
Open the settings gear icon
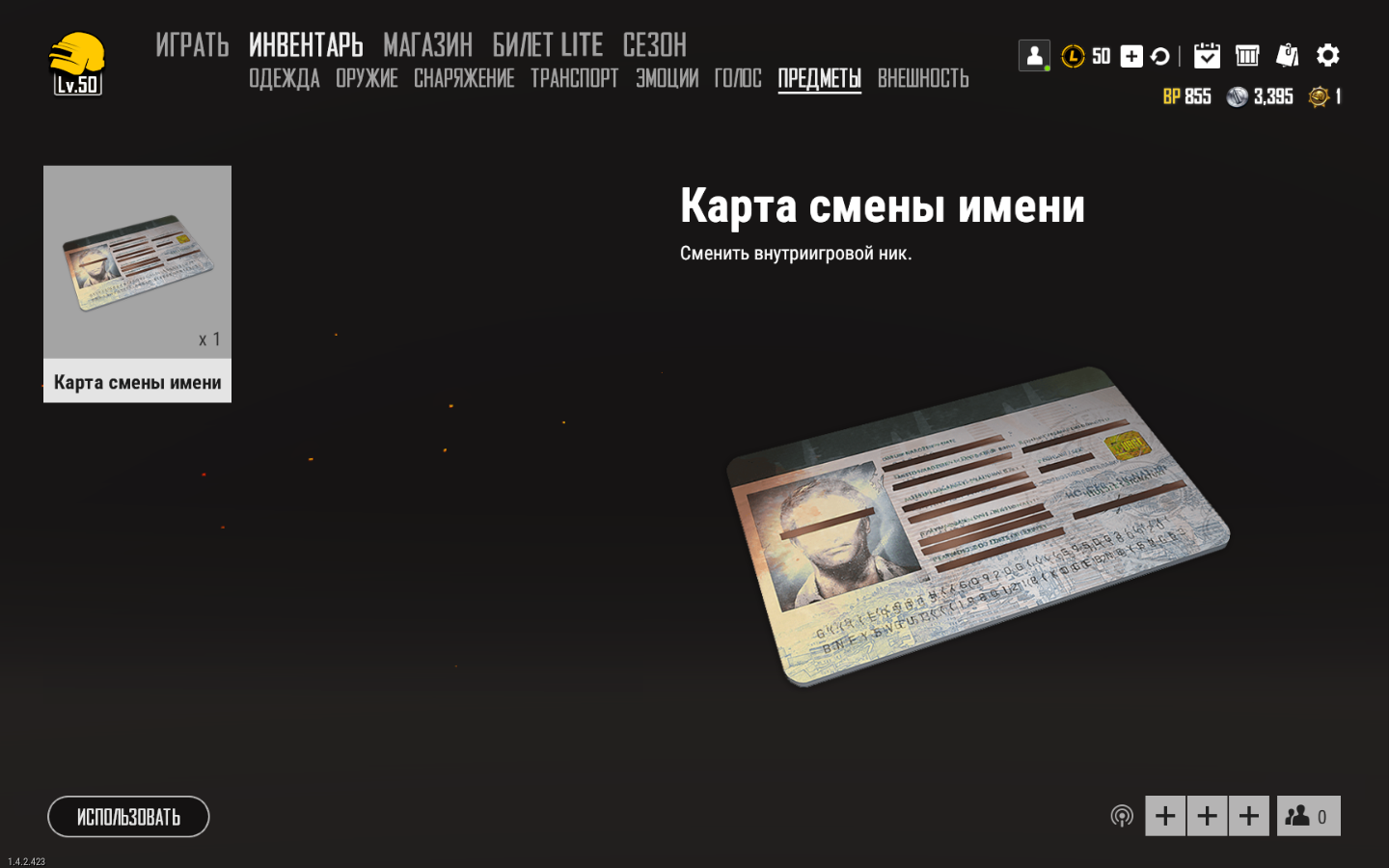coord(1328,55)
